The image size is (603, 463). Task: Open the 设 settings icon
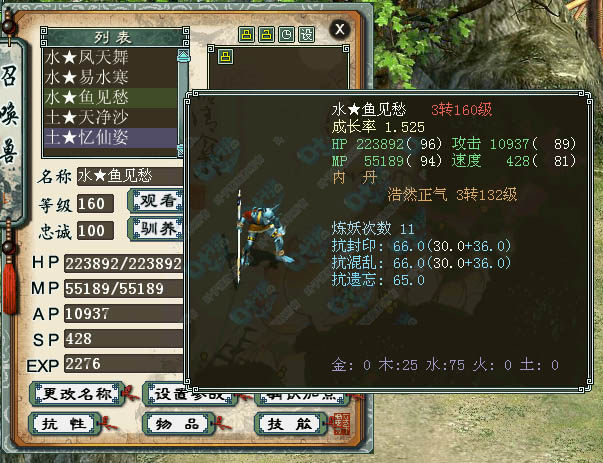tap(306, 34)
